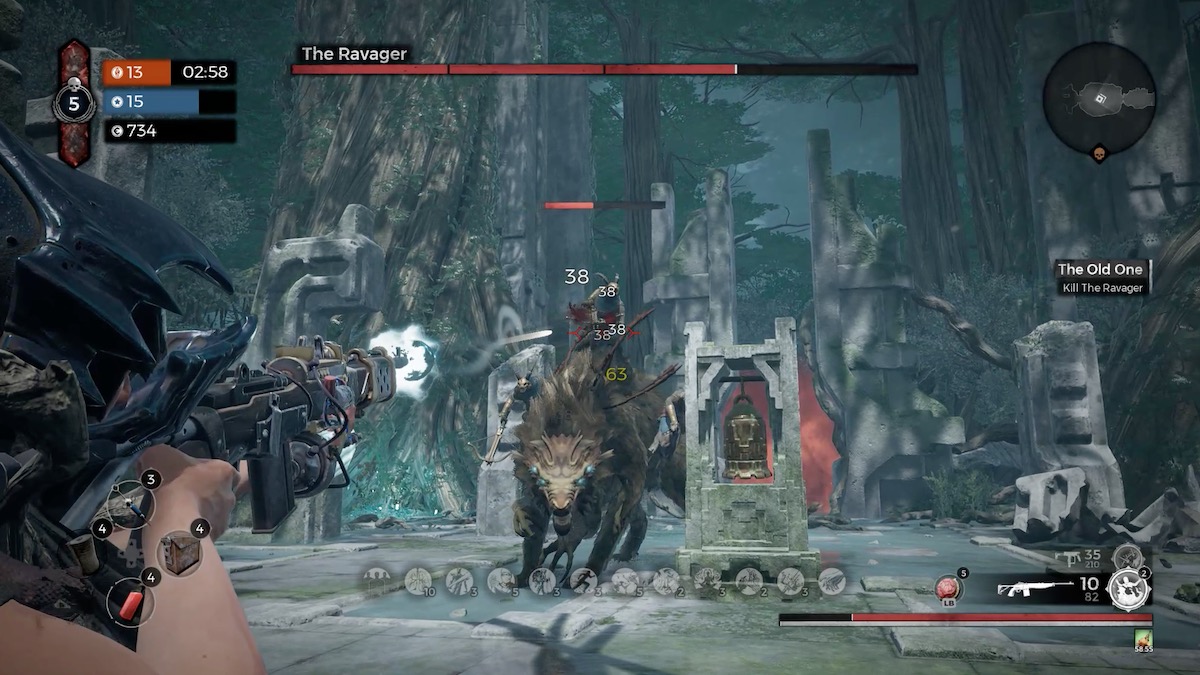This screenshot has height=675, width=1200.
Task: Select the syringe consumable in quick wheel
Action: (130, 503)
